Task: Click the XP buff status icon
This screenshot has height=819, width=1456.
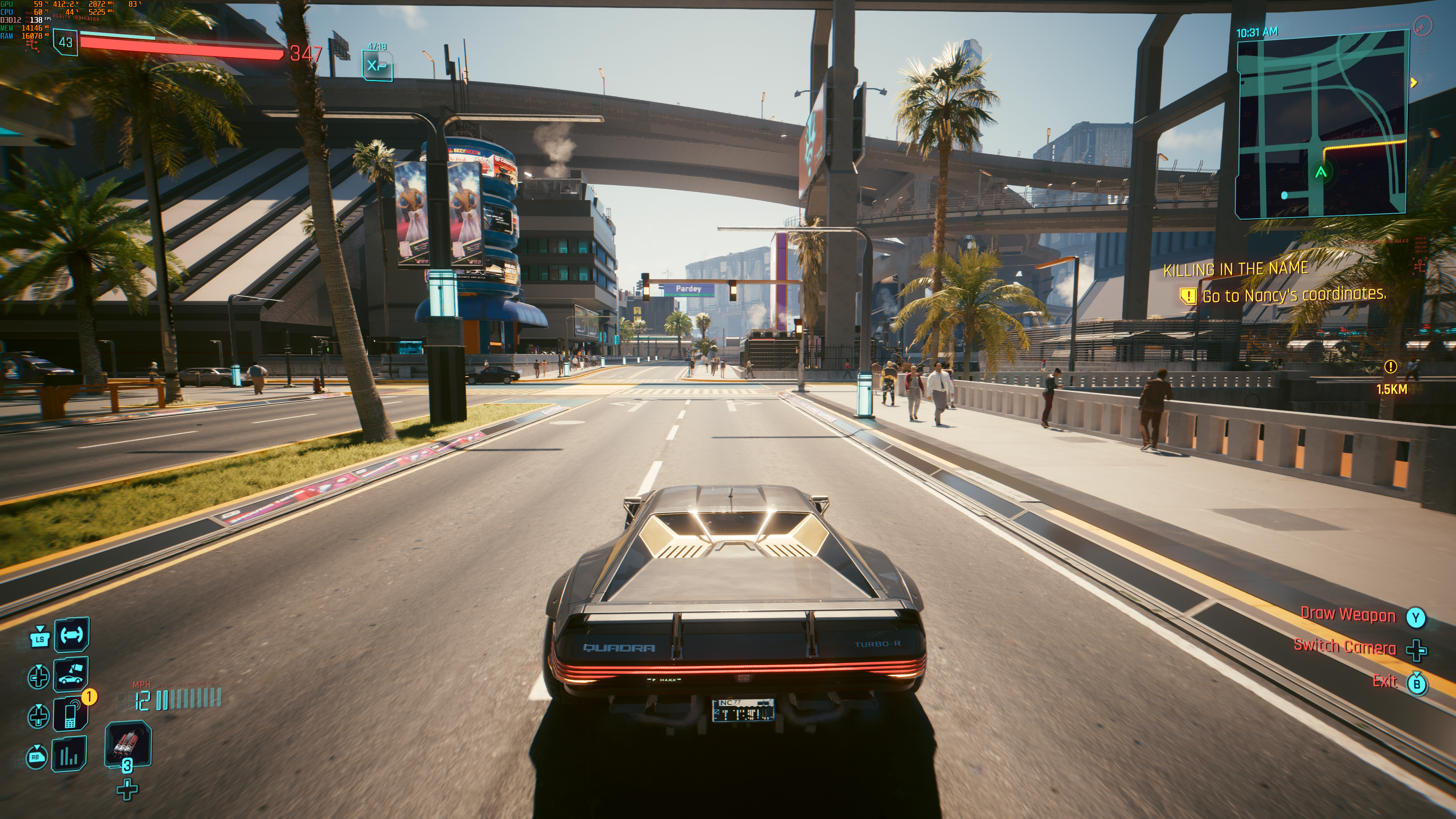Action: tap(377, 66)
